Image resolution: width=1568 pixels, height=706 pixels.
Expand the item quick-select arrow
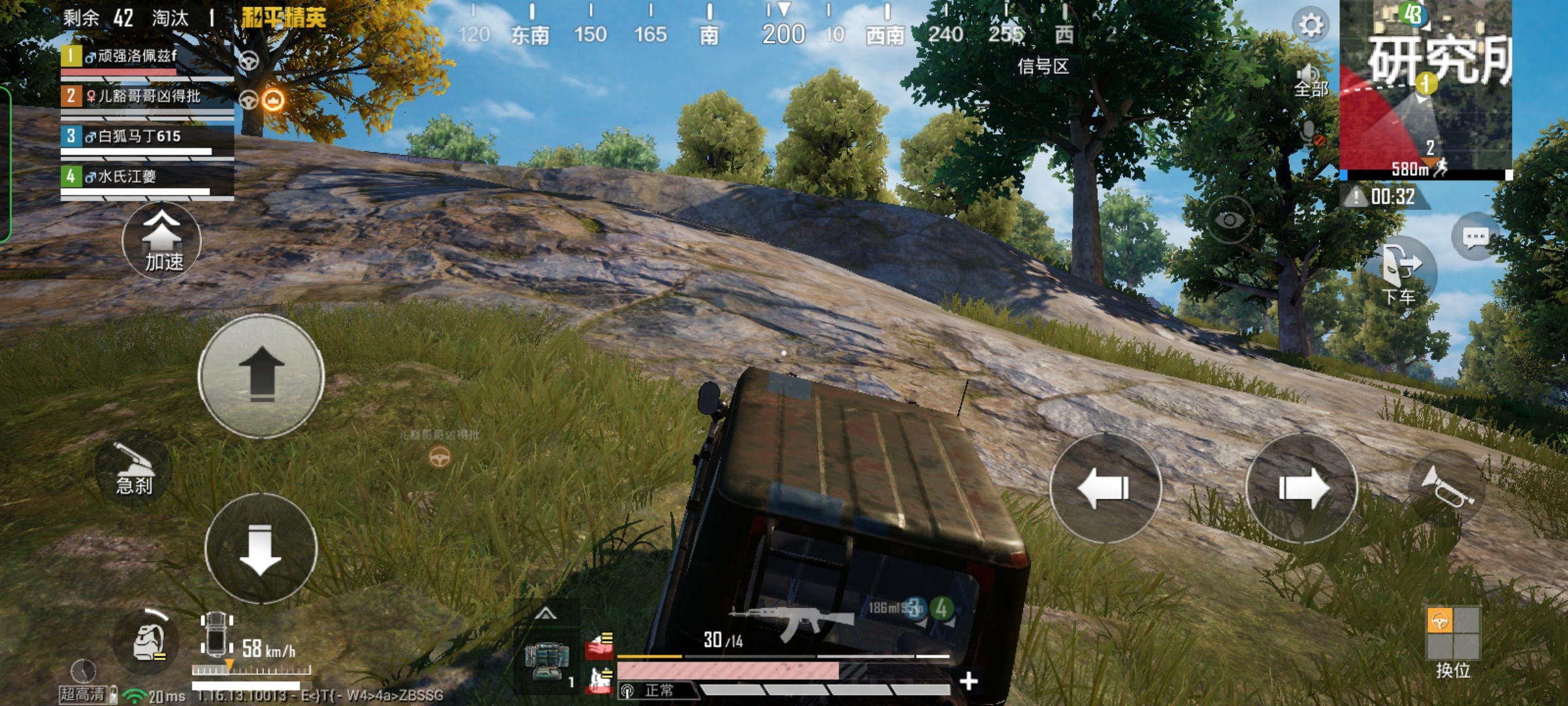(546, 614)
